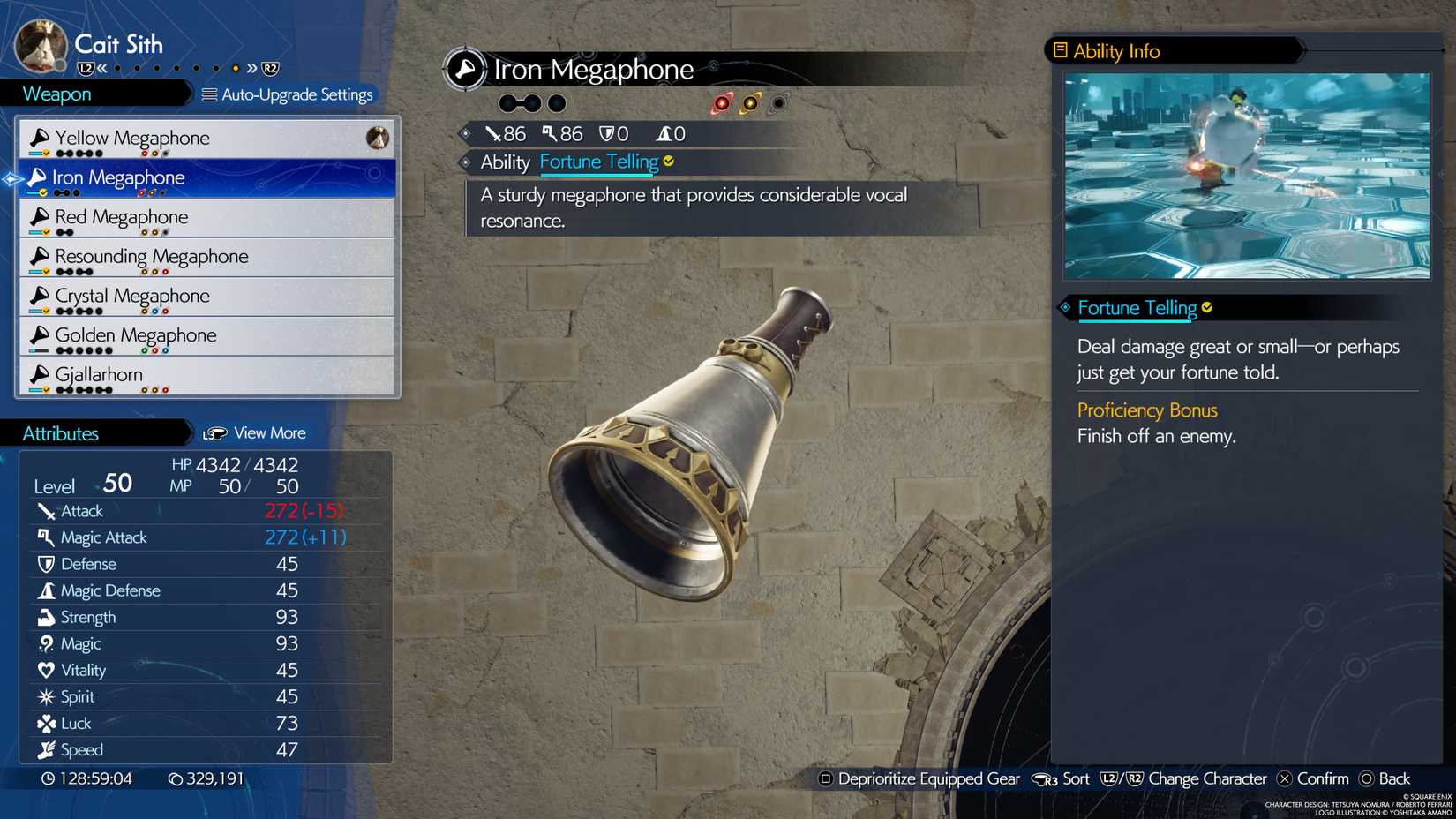The height and width of the screenshot is (819, 1456).
Task: Click the Attack sword icon
Action: tap(44, 510)
